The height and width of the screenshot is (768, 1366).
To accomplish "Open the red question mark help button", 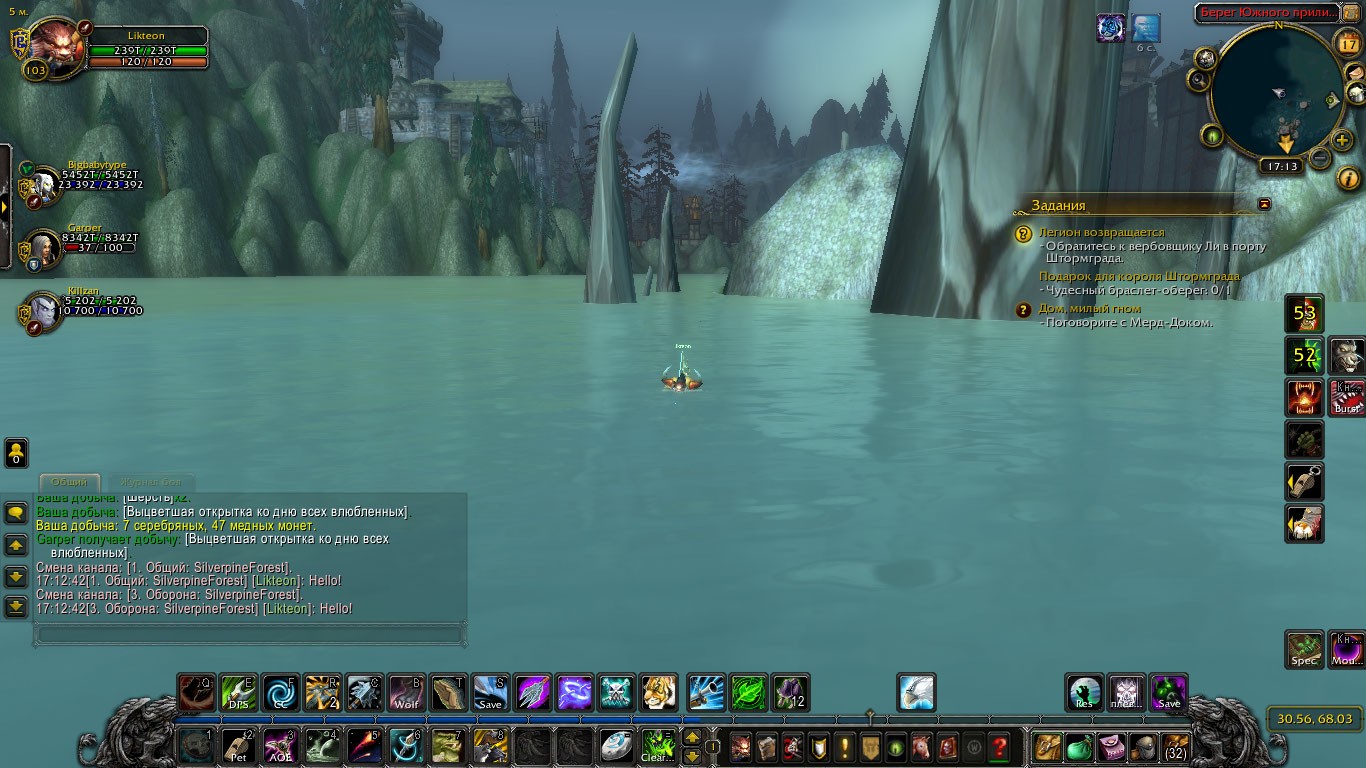I will 998,746.
